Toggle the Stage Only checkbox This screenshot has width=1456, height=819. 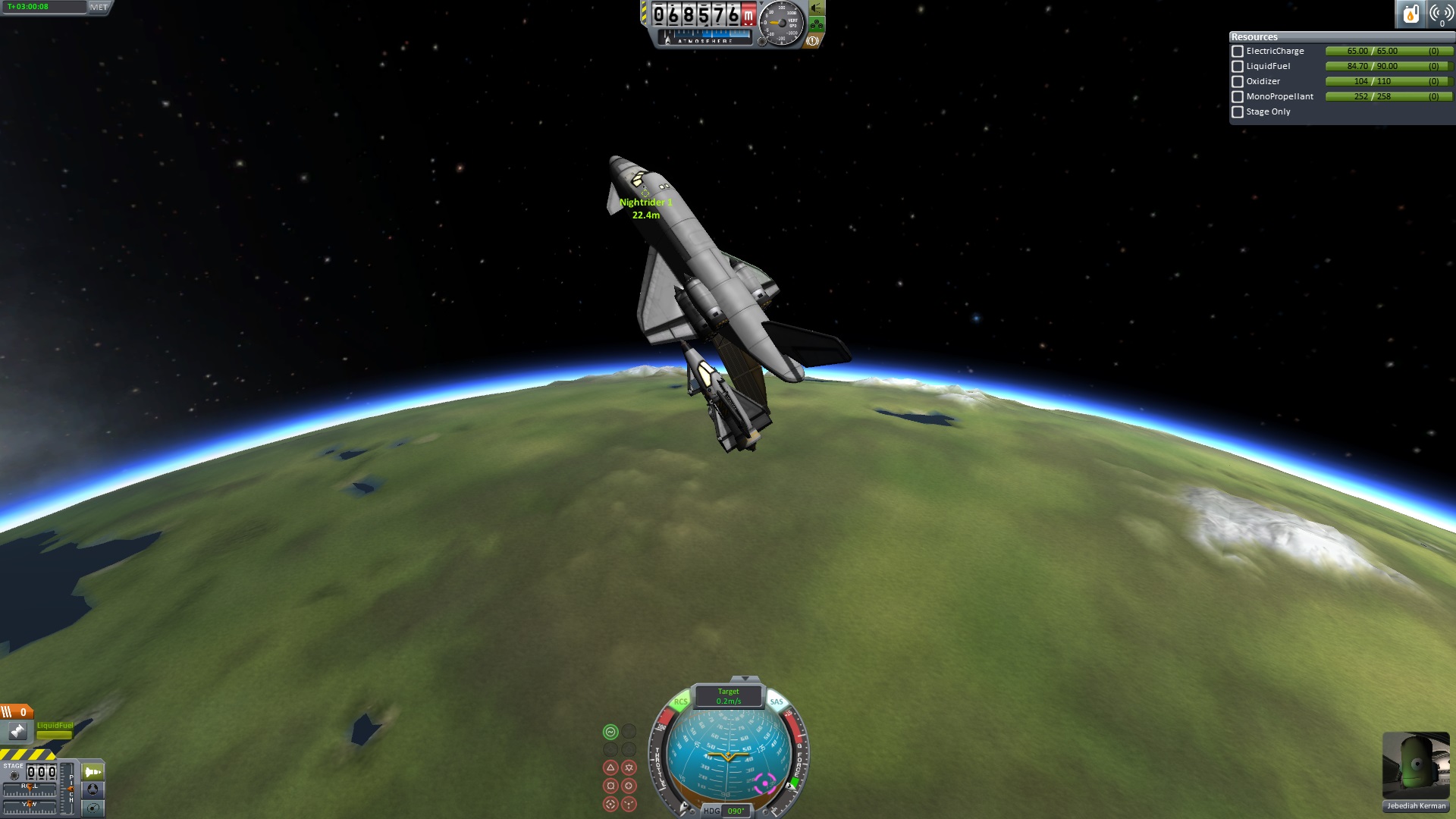click(x=1238, y=112)
